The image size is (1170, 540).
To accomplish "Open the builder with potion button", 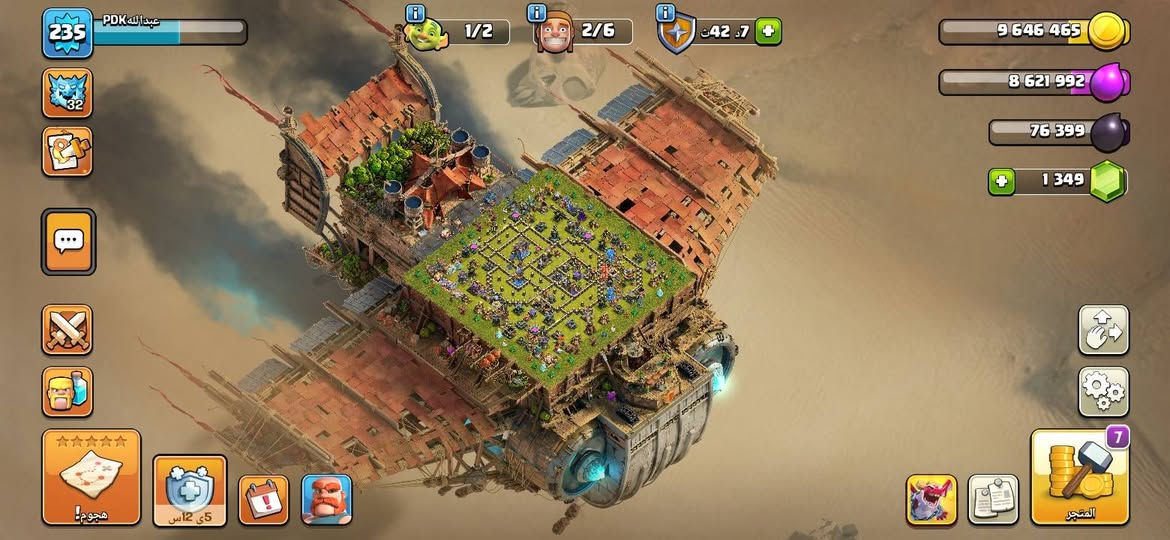I will (67, 391).
